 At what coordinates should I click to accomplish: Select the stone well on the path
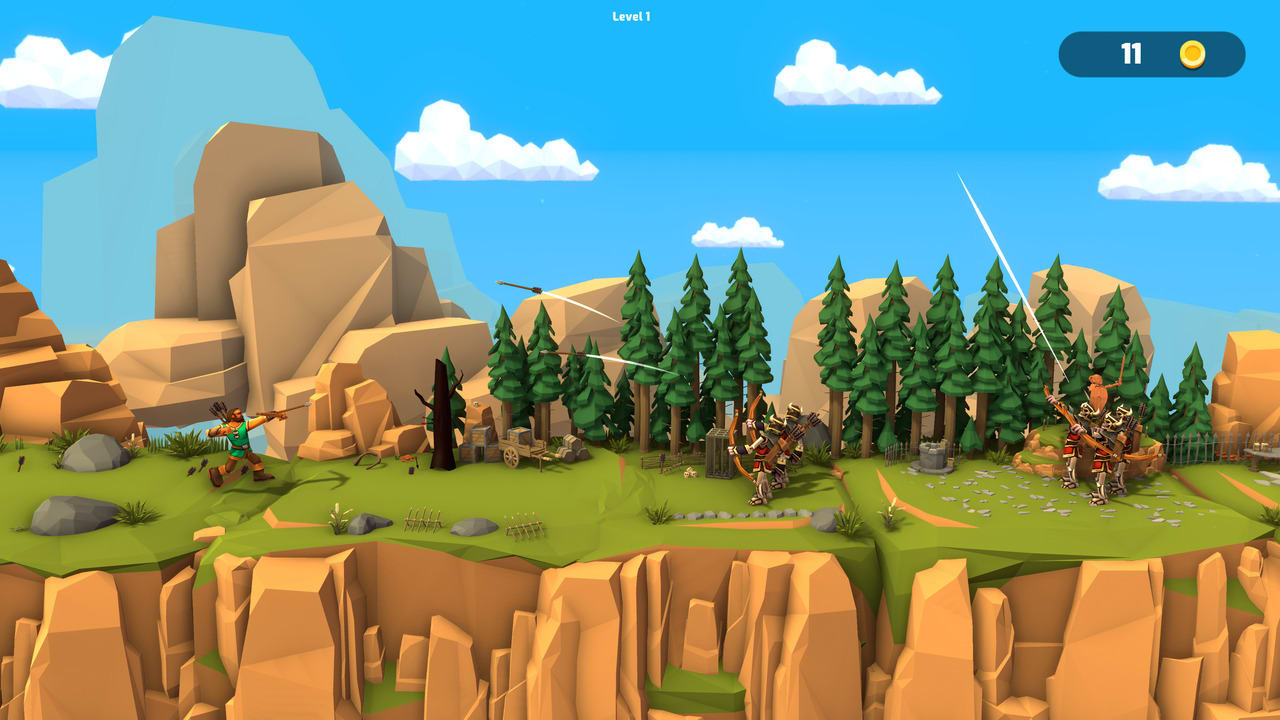coord(932,455)
